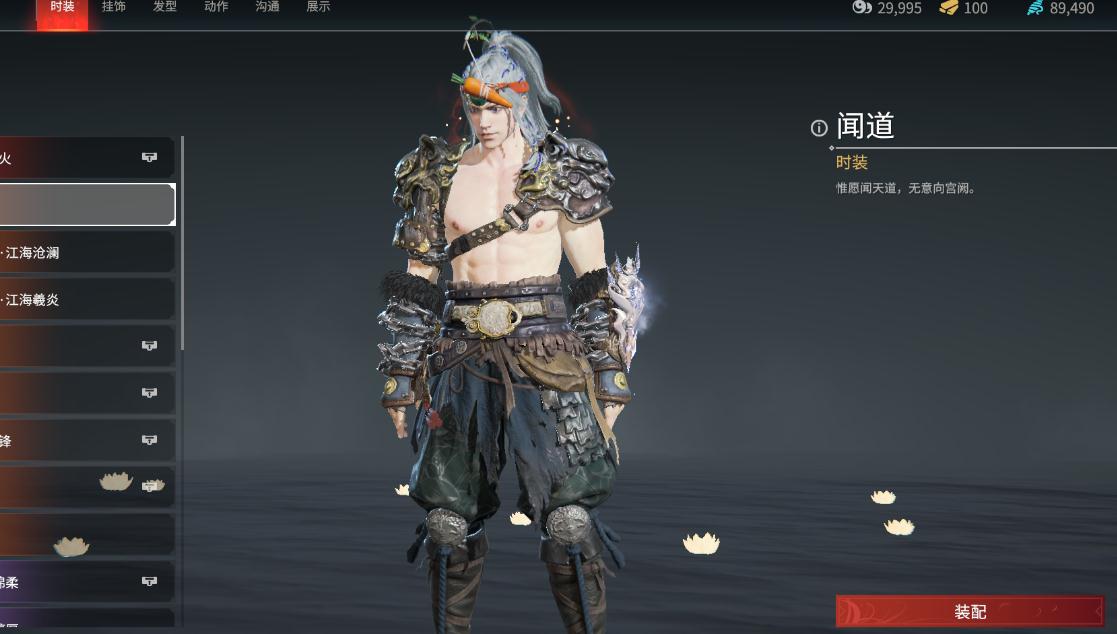This screenshot has width=1117, height=634.
Task: Switch to the 时装 outfit tab
Action: point(62,7)
